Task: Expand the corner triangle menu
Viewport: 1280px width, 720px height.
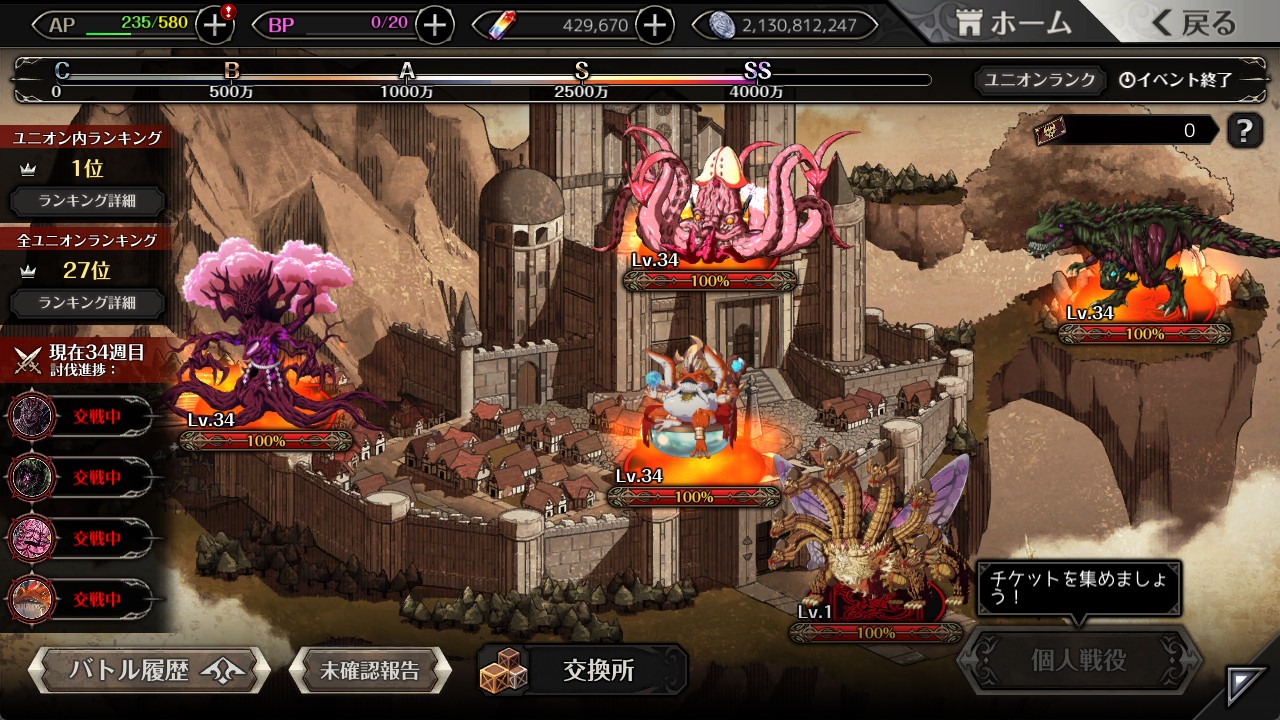Action: 1246,685
